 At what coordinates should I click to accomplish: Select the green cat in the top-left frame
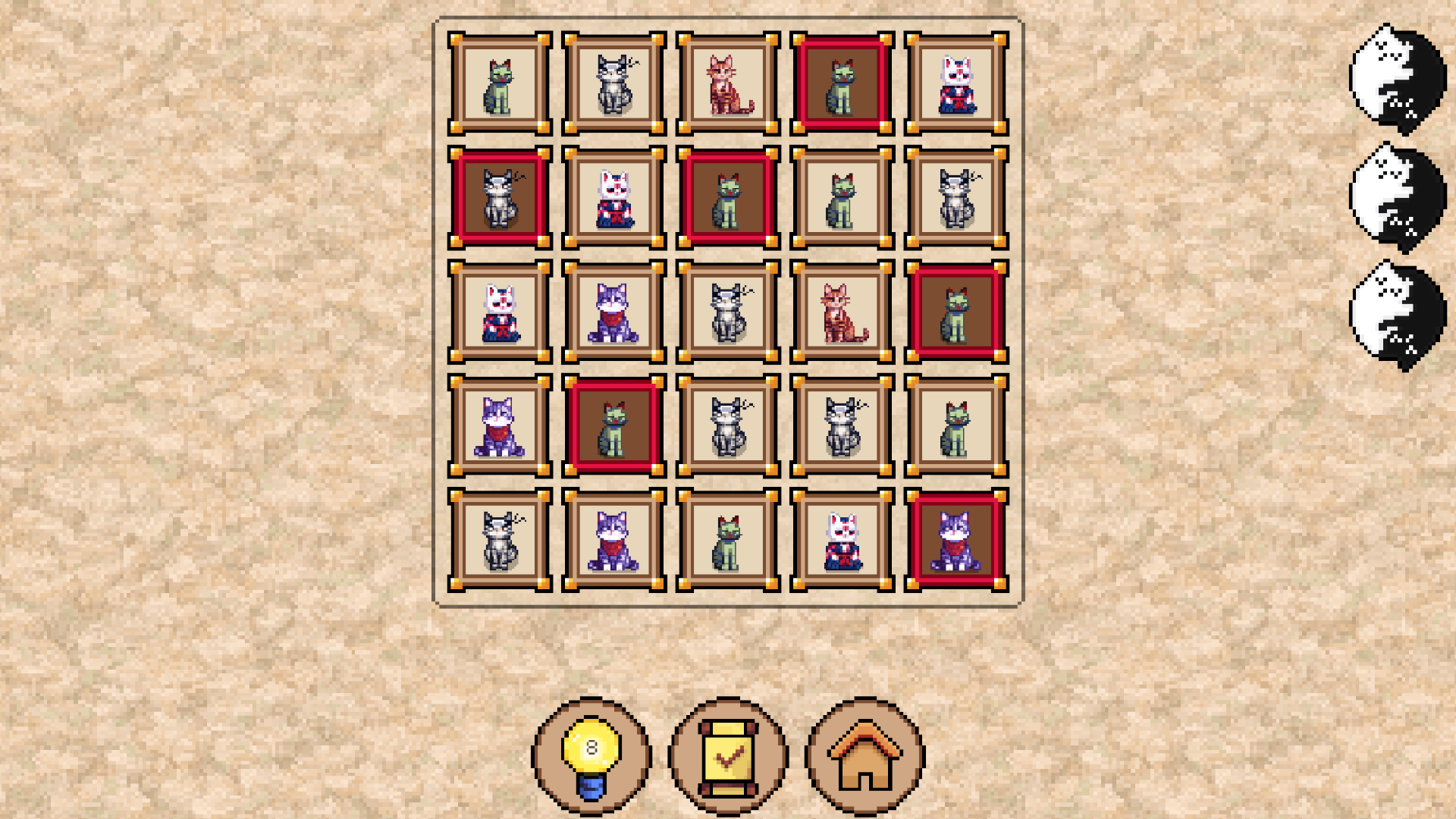(500, 83)
